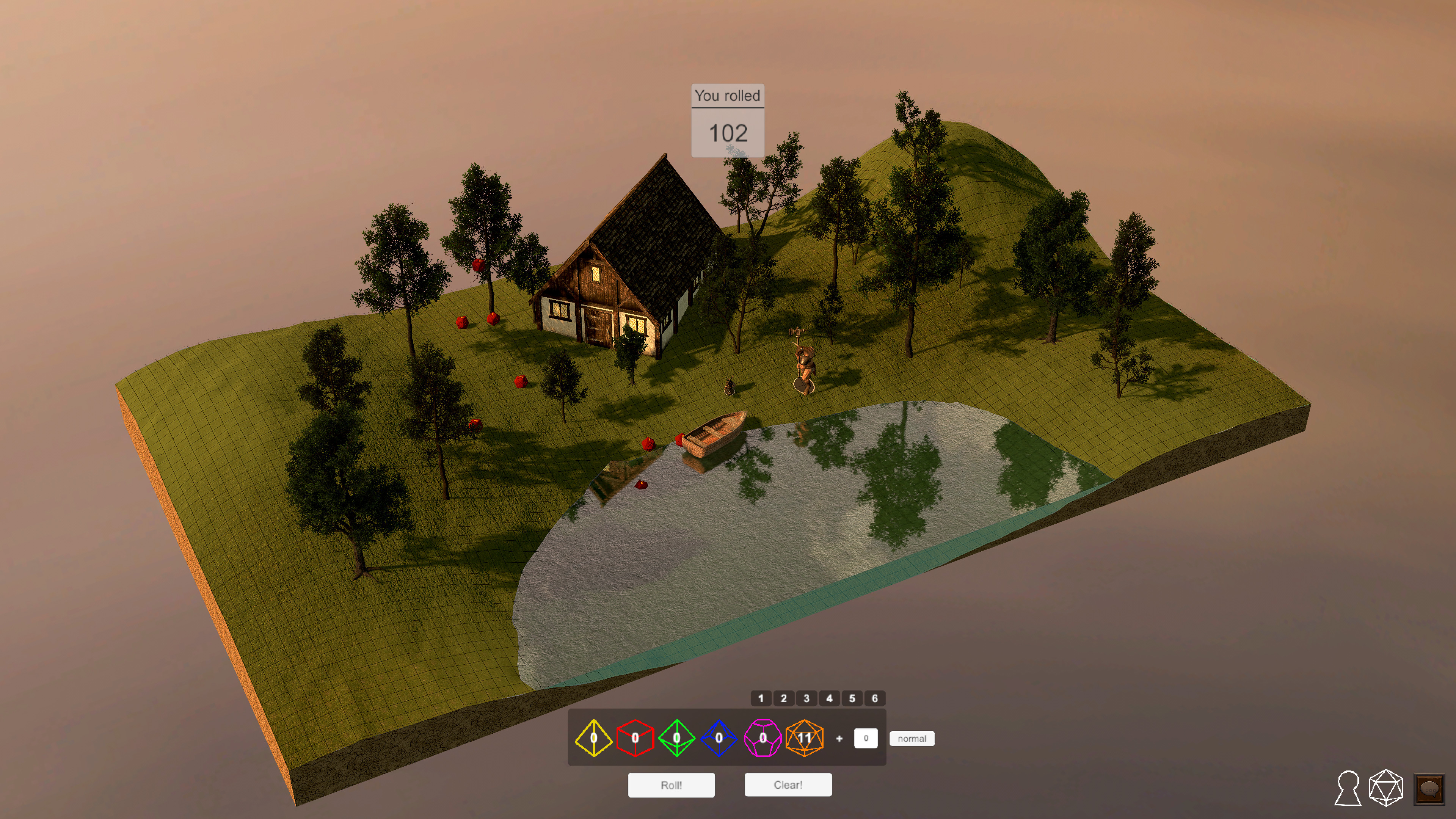Select dice quantity 3

pos(806,698)
